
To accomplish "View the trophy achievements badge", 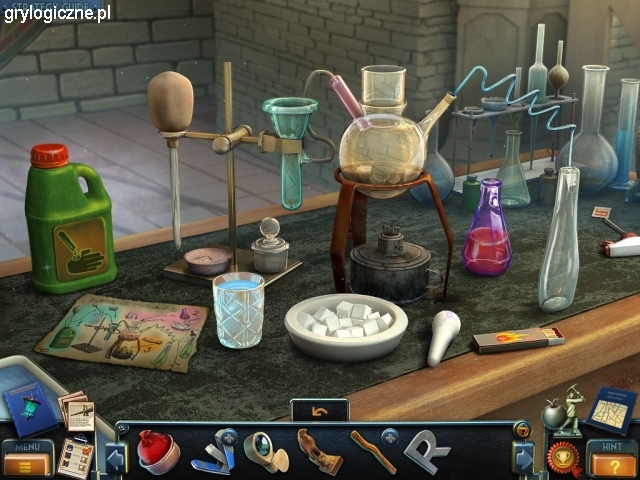I will pyautogui.click(x=564, y=458).
